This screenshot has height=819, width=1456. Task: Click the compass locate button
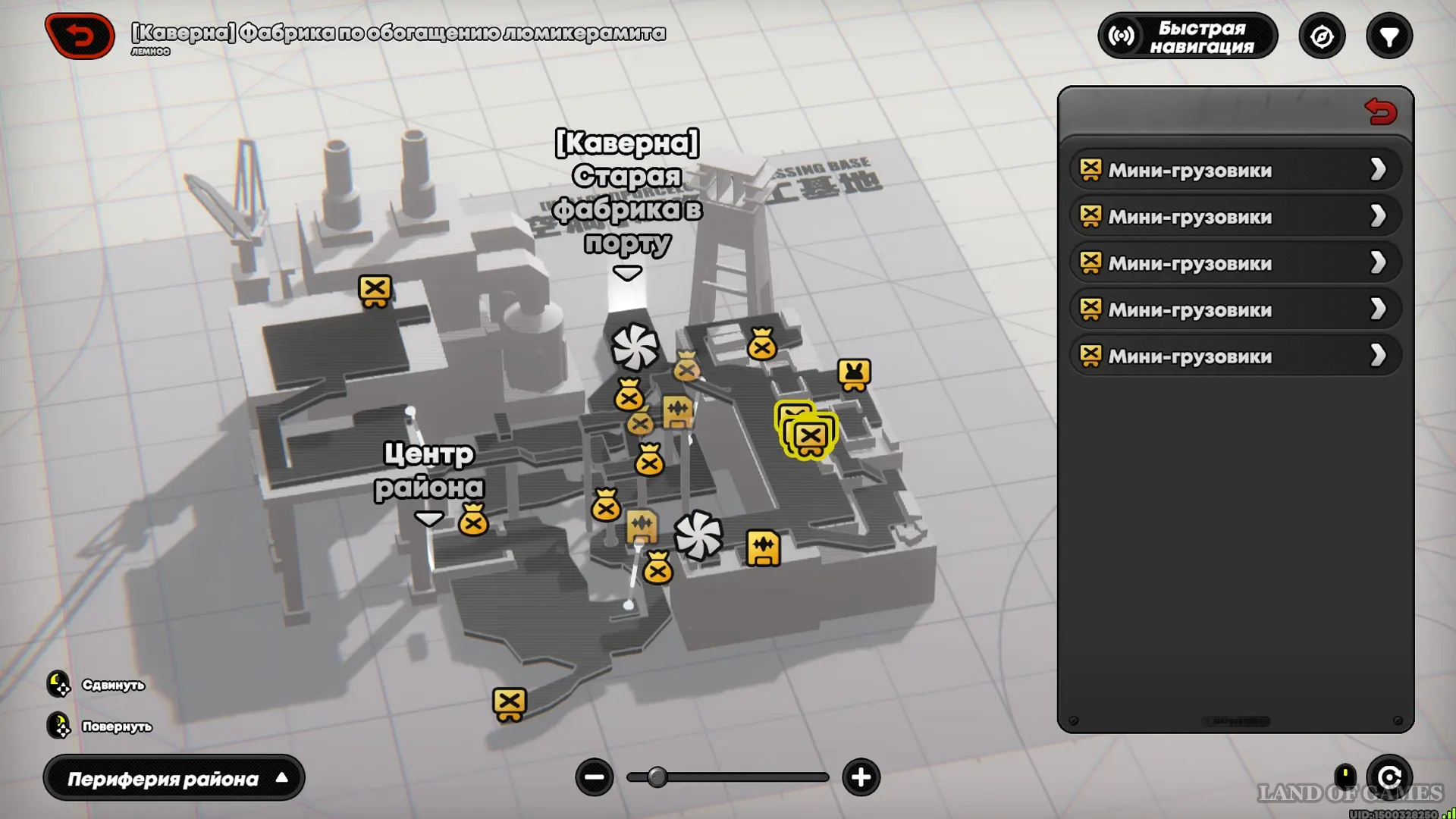tap(1322, 36)
